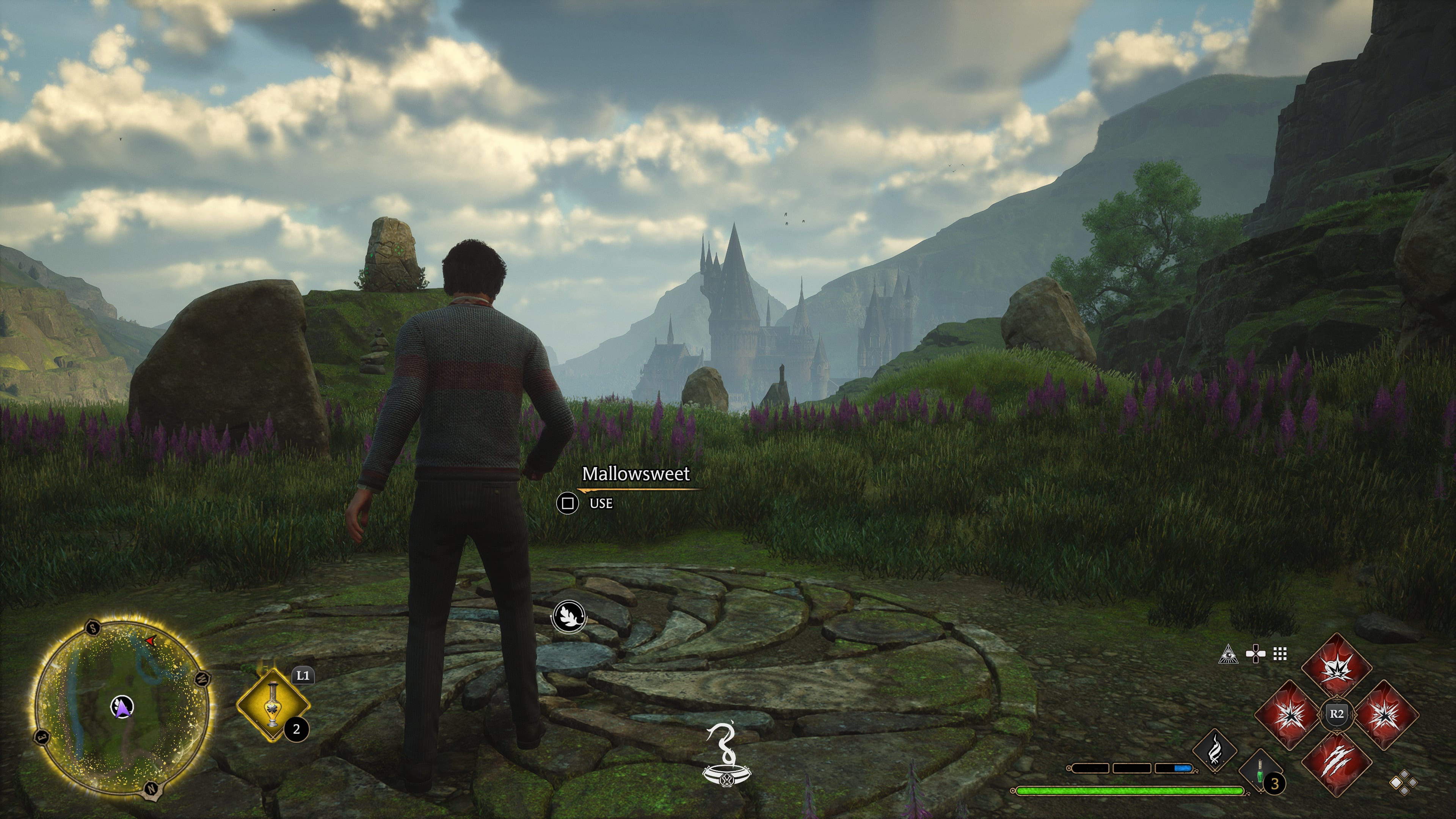
Task: Use the Felix Felicis clover potion slot
Action: 273,705
